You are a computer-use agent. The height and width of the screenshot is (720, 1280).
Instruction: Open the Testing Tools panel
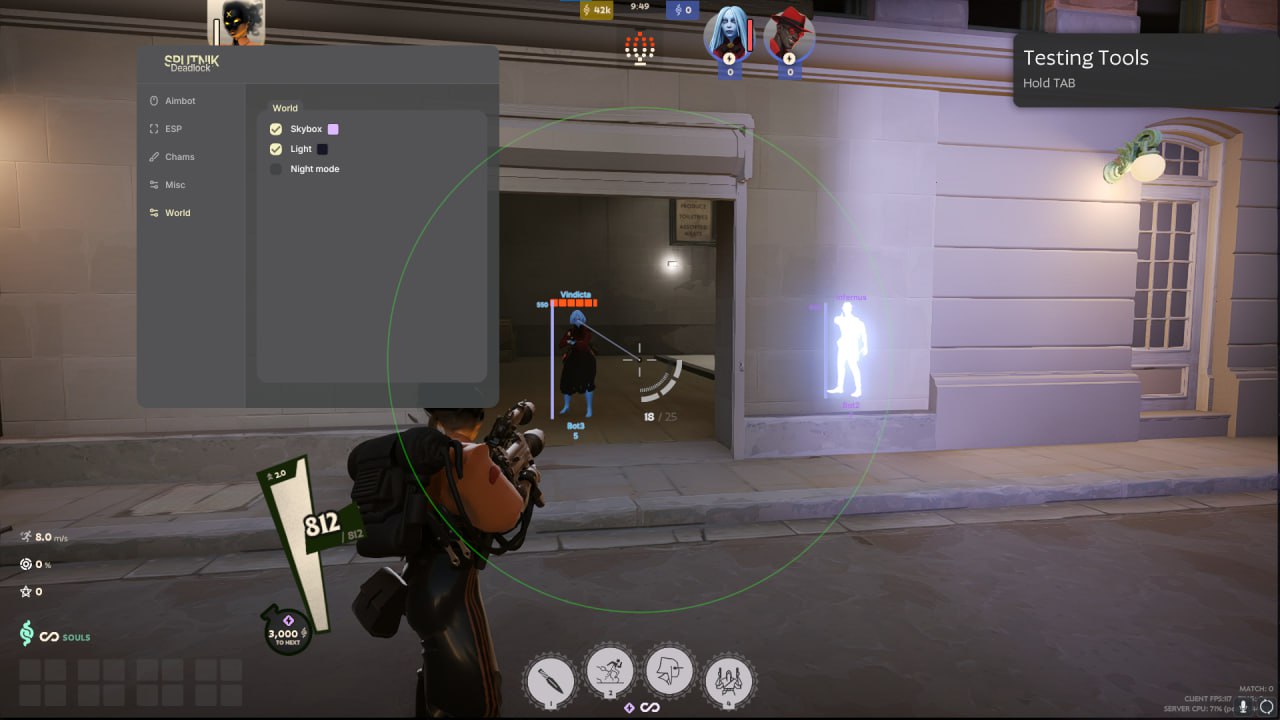point(1146,68)
